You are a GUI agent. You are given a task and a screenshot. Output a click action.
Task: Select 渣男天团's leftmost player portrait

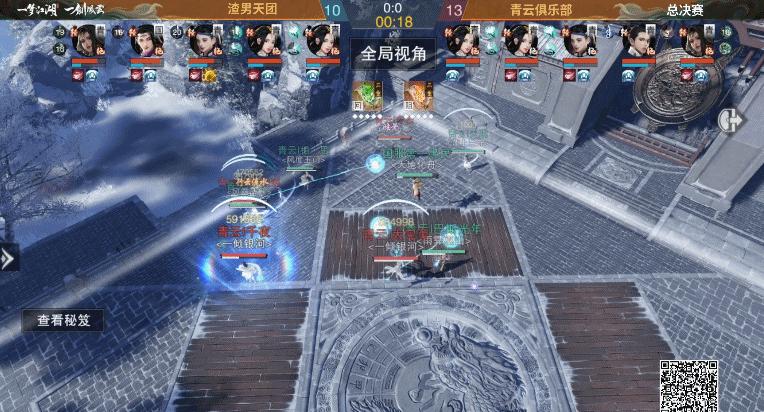[88, 42]
